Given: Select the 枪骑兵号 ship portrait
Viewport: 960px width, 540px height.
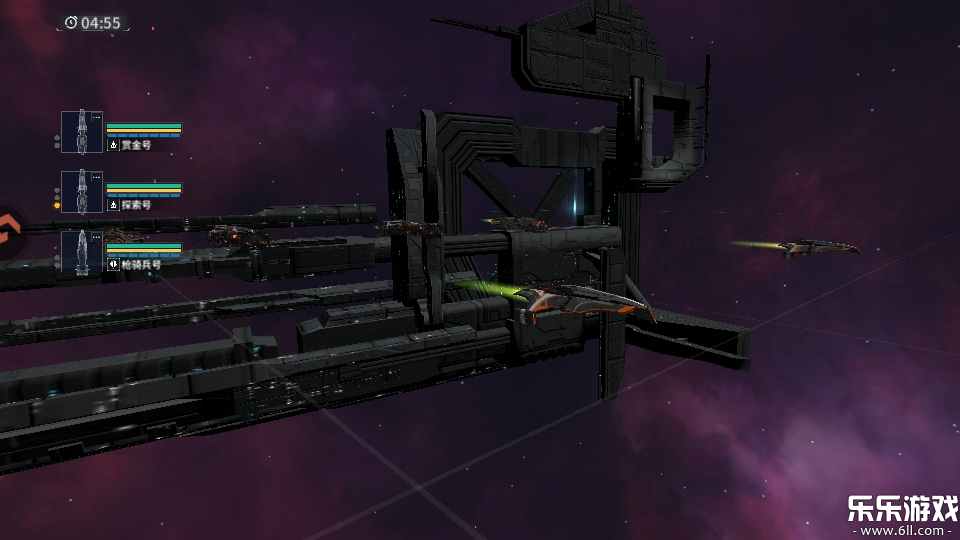Looking at the screenshot, I should pos(81,252).
